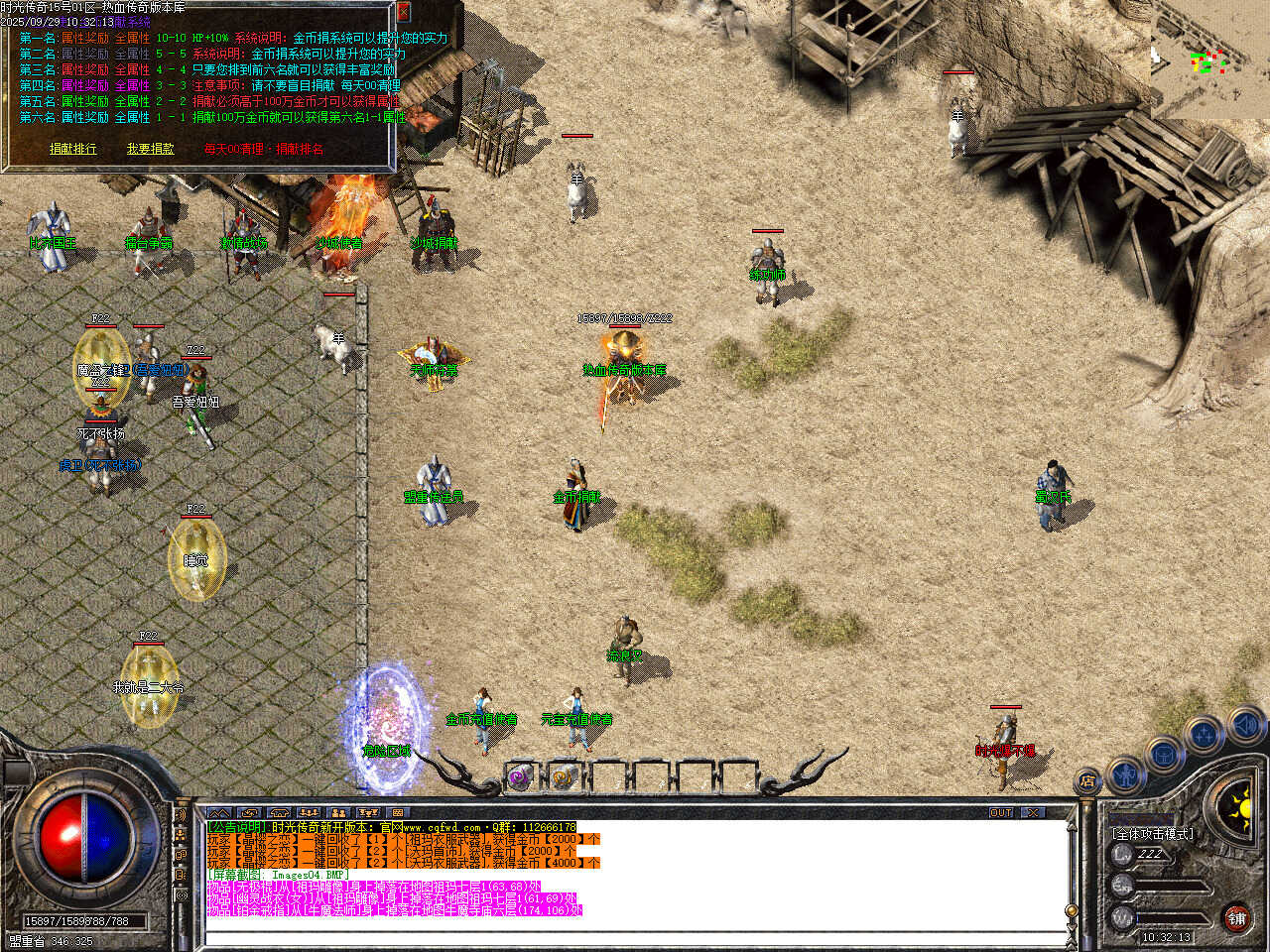
Task: Click the chat scrollbar's gold knob
Action: [1071, 911]
